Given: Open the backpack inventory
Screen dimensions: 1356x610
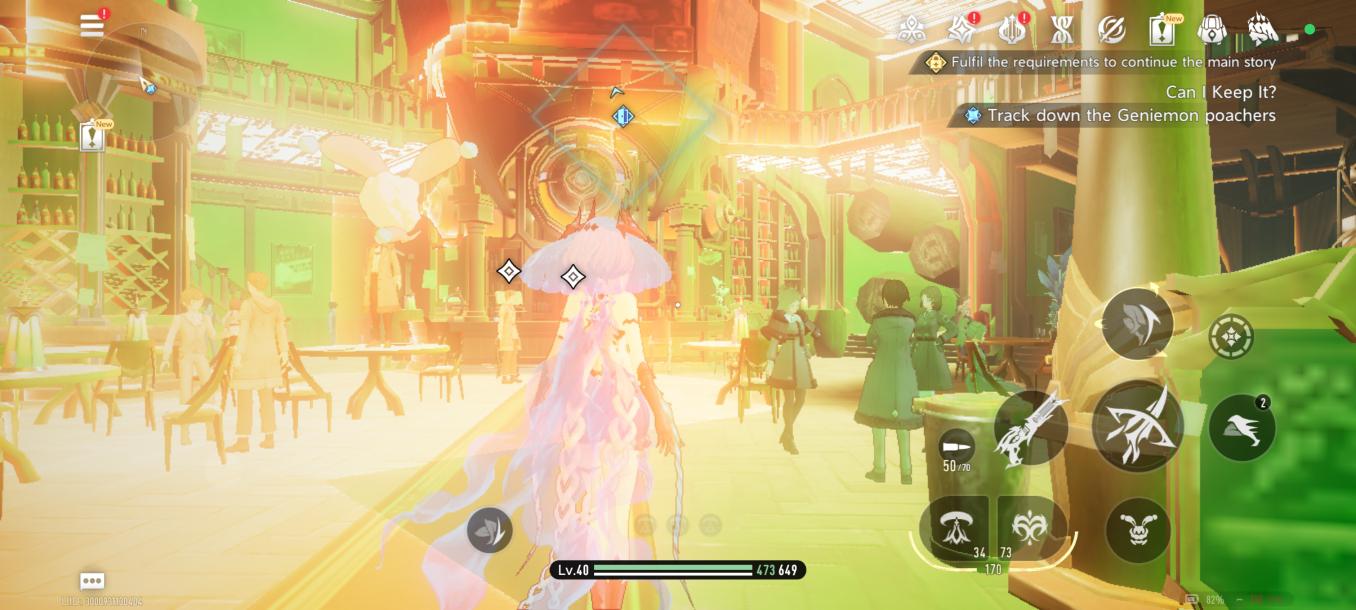Looking at the screenshot, I should tap(1213, 30).
